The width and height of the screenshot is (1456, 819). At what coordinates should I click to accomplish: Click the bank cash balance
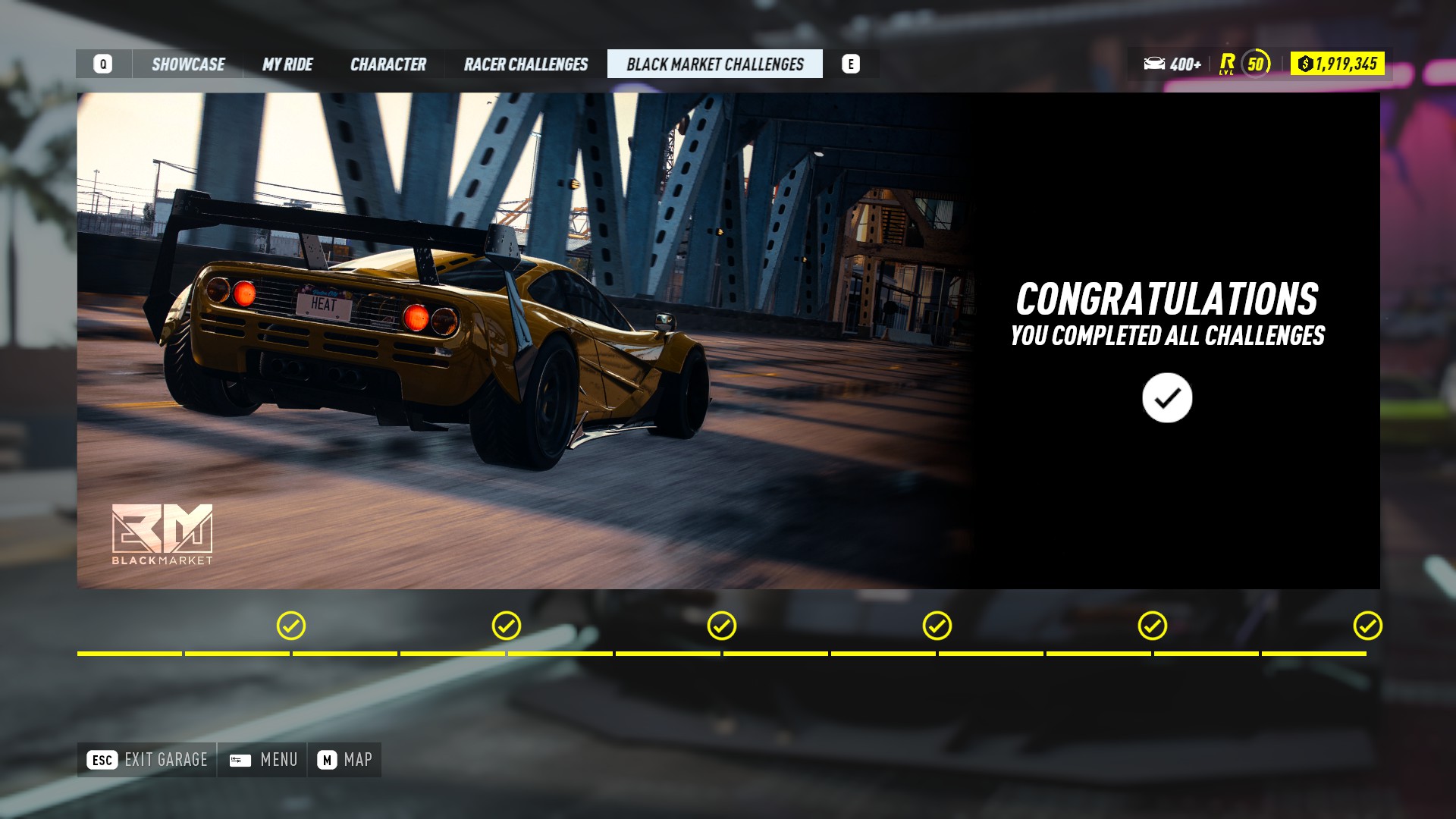click(1337, 64)
